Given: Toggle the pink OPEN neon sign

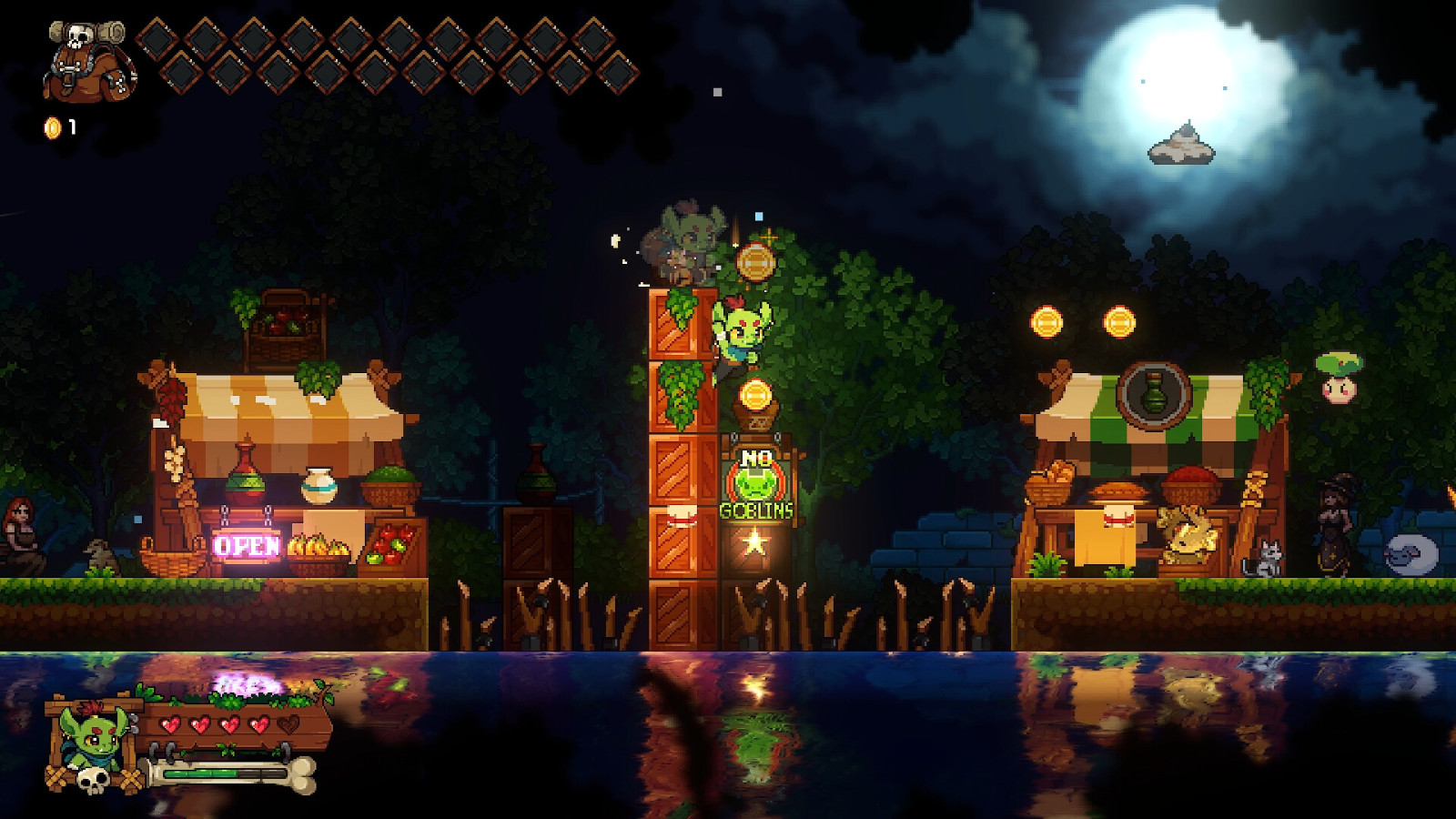Looking at the screenshot, I should [247, 547].
